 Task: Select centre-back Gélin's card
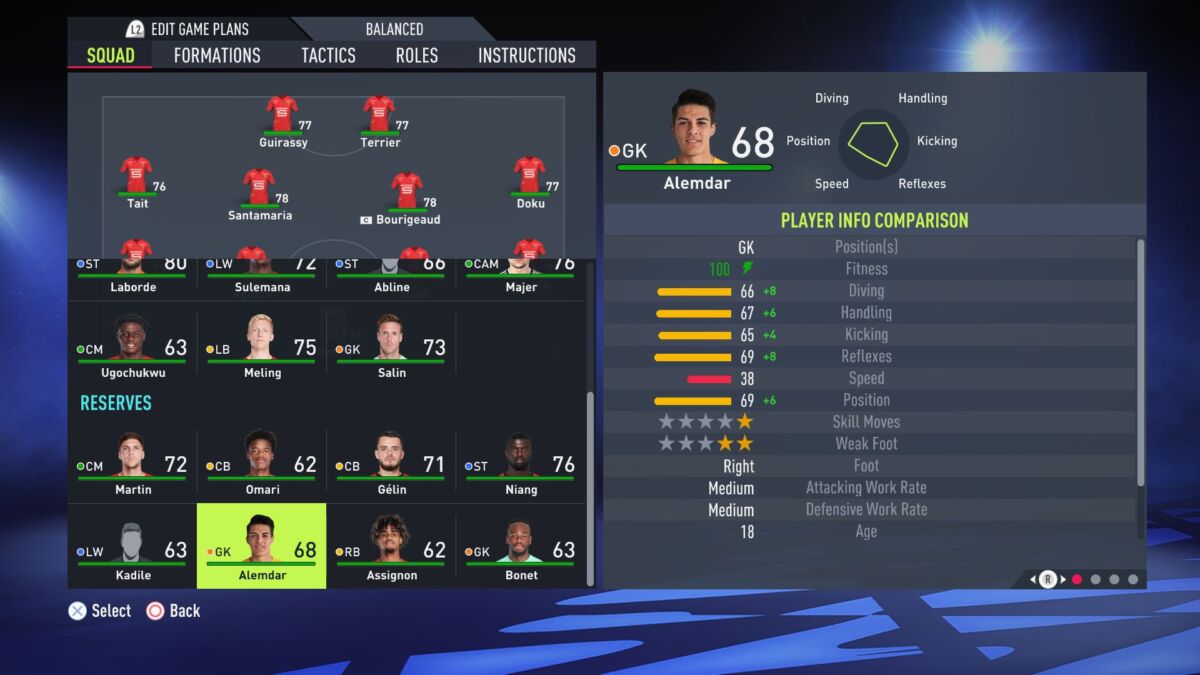[x=391, y=462]
